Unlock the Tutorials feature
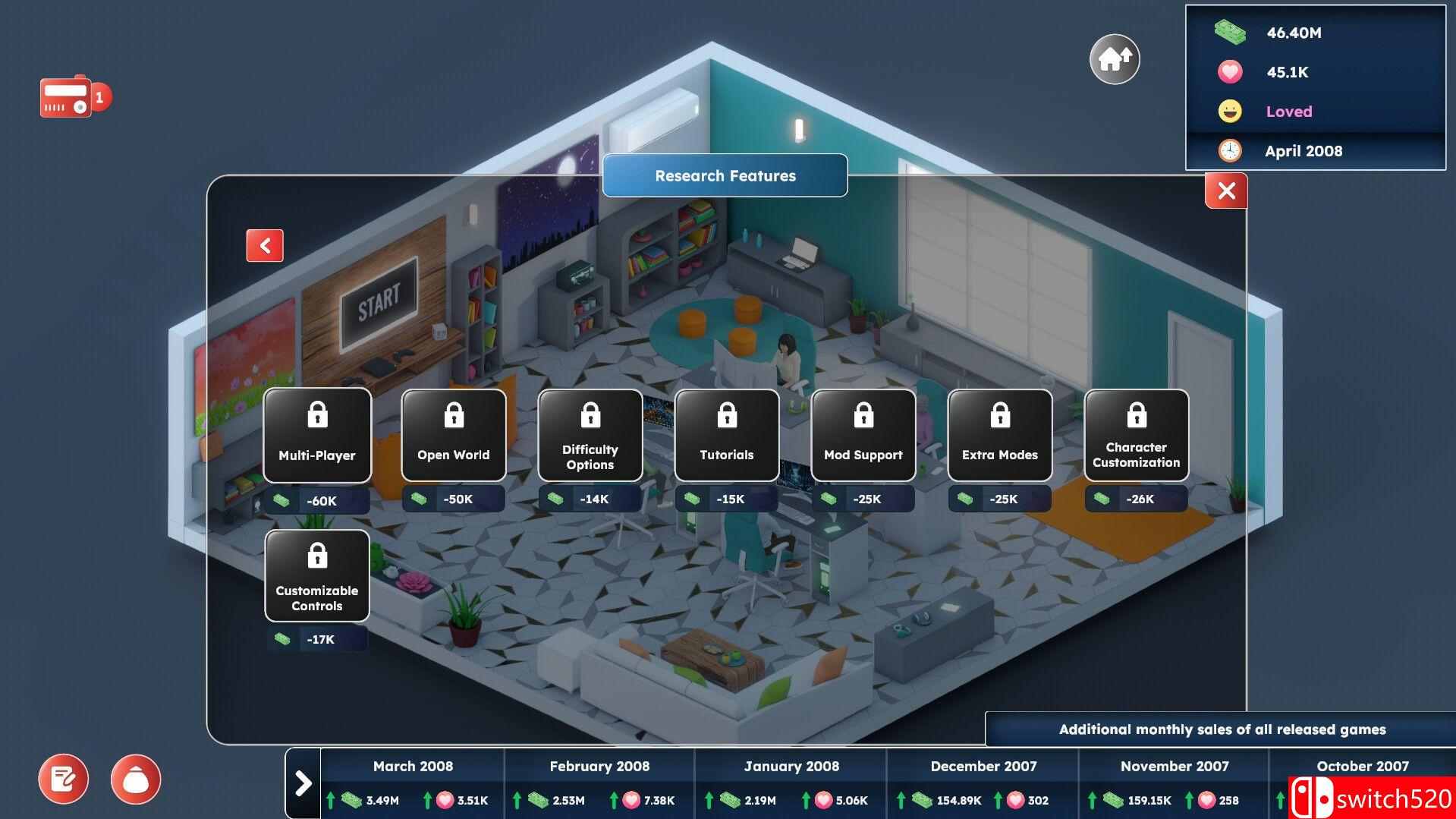 coord(726,435)
